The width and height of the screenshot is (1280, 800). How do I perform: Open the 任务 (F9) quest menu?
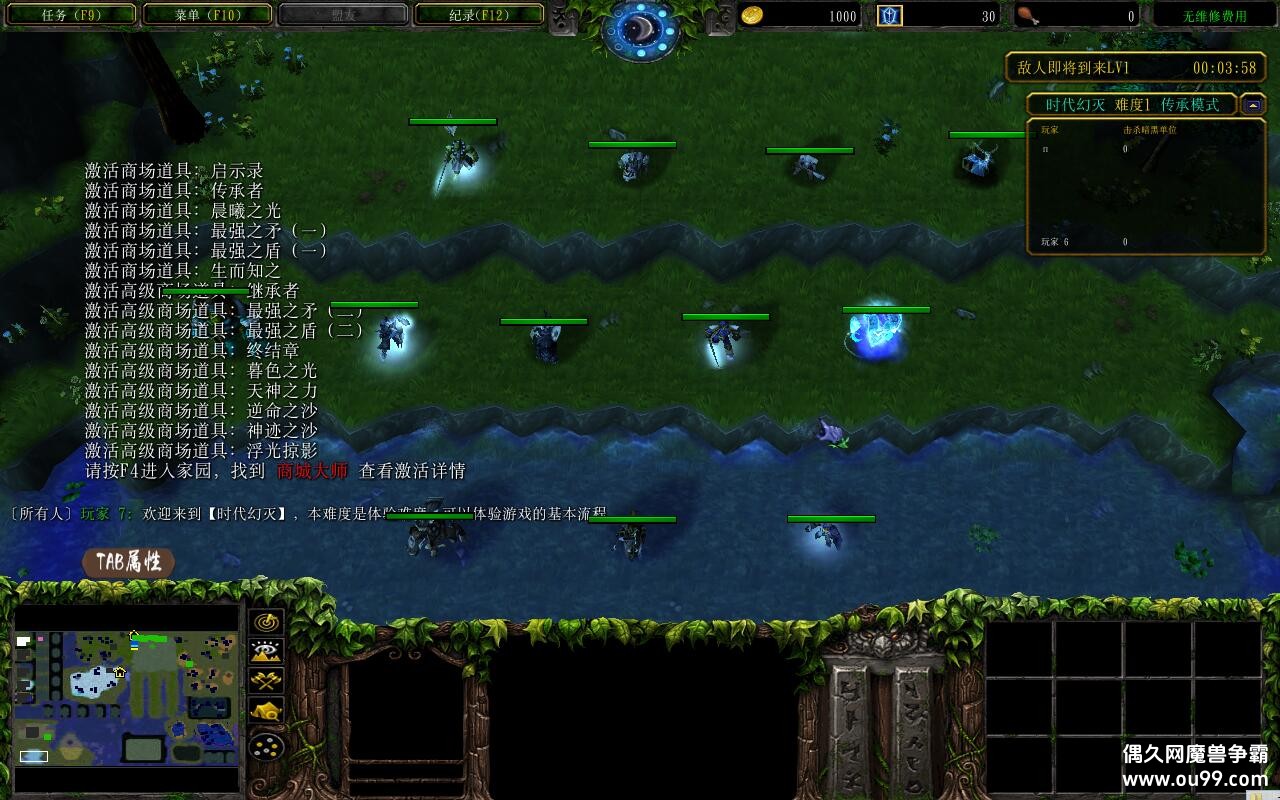click(71, 15)
